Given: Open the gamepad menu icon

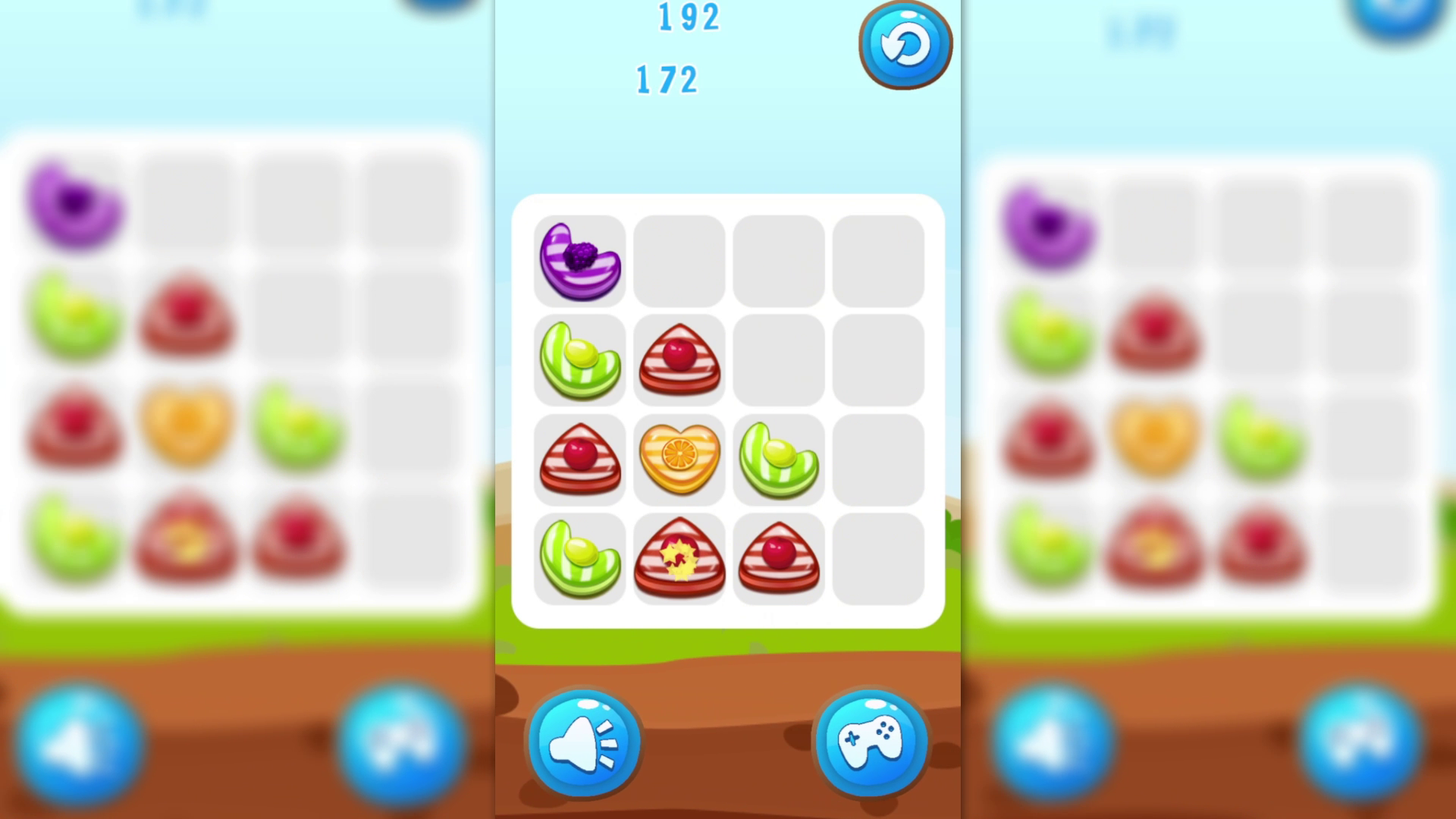Looking at the screenshot, I should click(x=871, y=743).
